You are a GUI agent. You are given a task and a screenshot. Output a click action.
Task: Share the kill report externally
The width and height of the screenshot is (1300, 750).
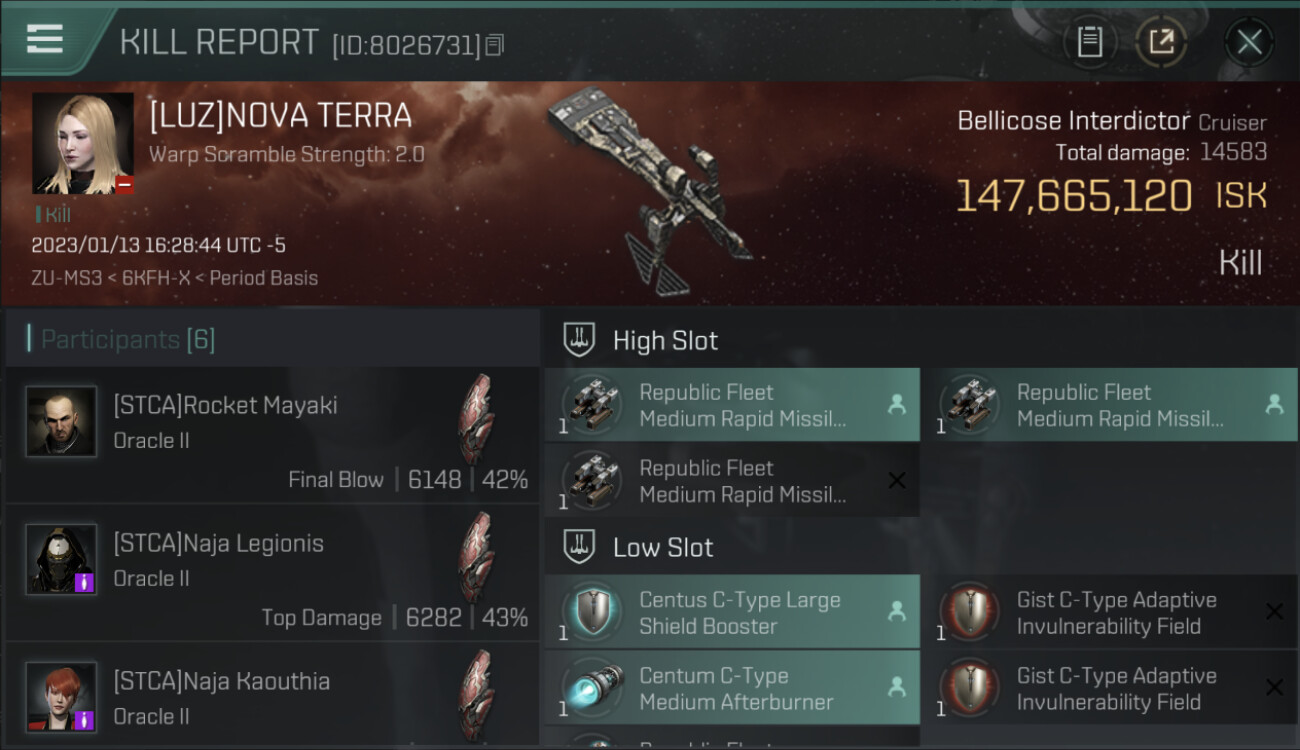pos(1160,42)
